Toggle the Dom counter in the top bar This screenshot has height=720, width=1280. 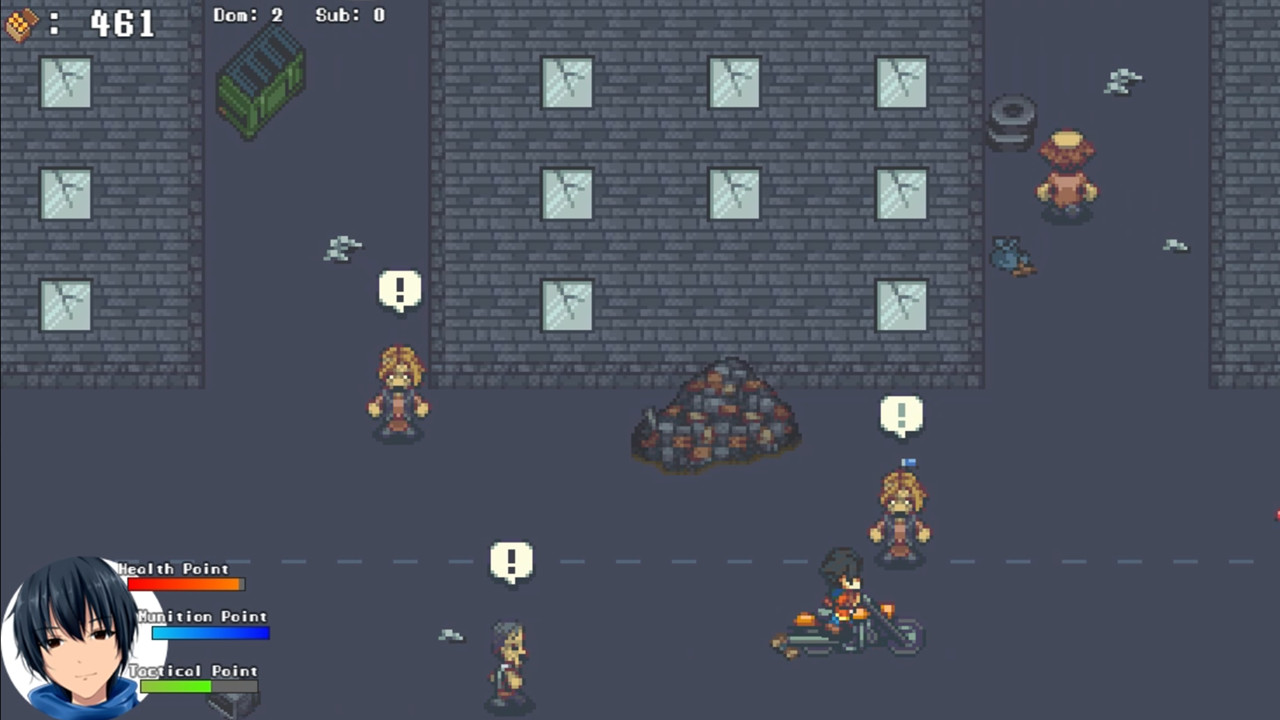(248, 15)
